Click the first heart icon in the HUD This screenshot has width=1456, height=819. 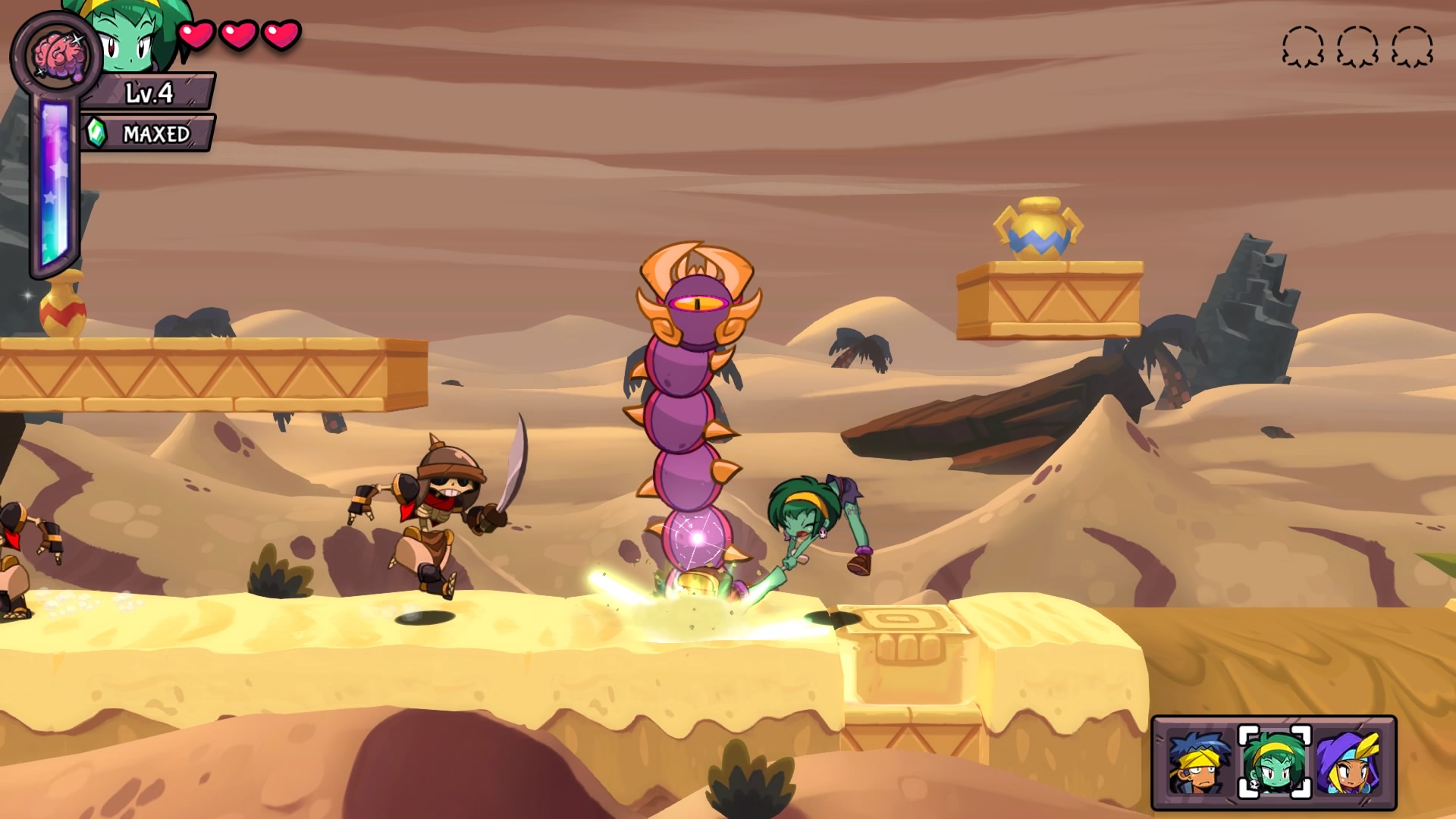199,36
